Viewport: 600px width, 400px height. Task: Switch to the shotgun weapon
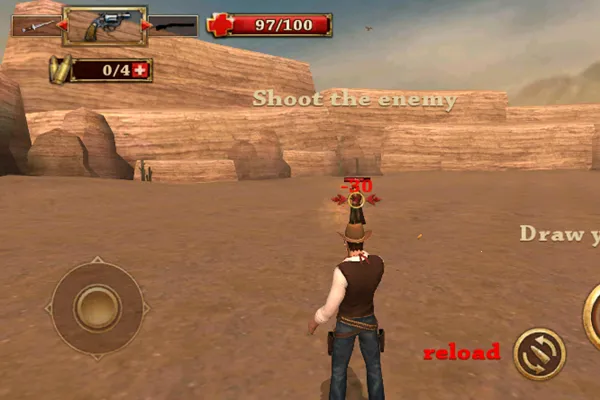pos(174,25)
